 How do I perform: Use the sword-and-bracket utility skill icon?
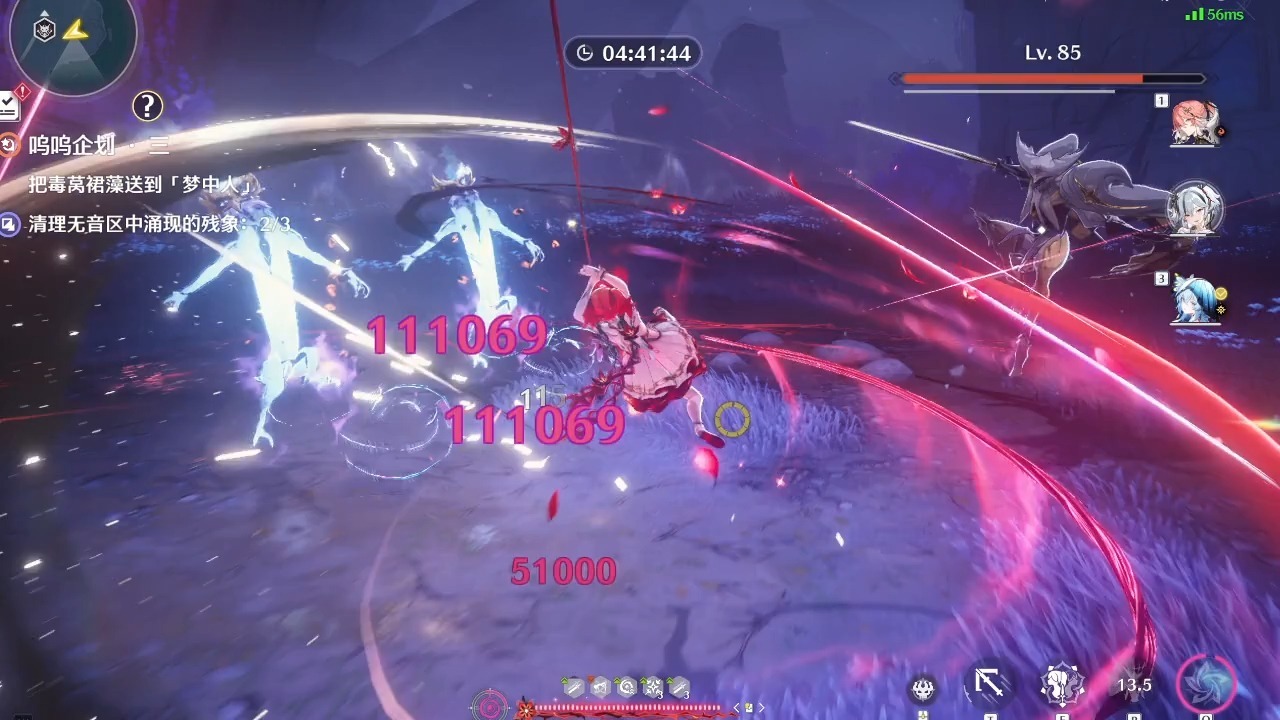coord(990,685)
